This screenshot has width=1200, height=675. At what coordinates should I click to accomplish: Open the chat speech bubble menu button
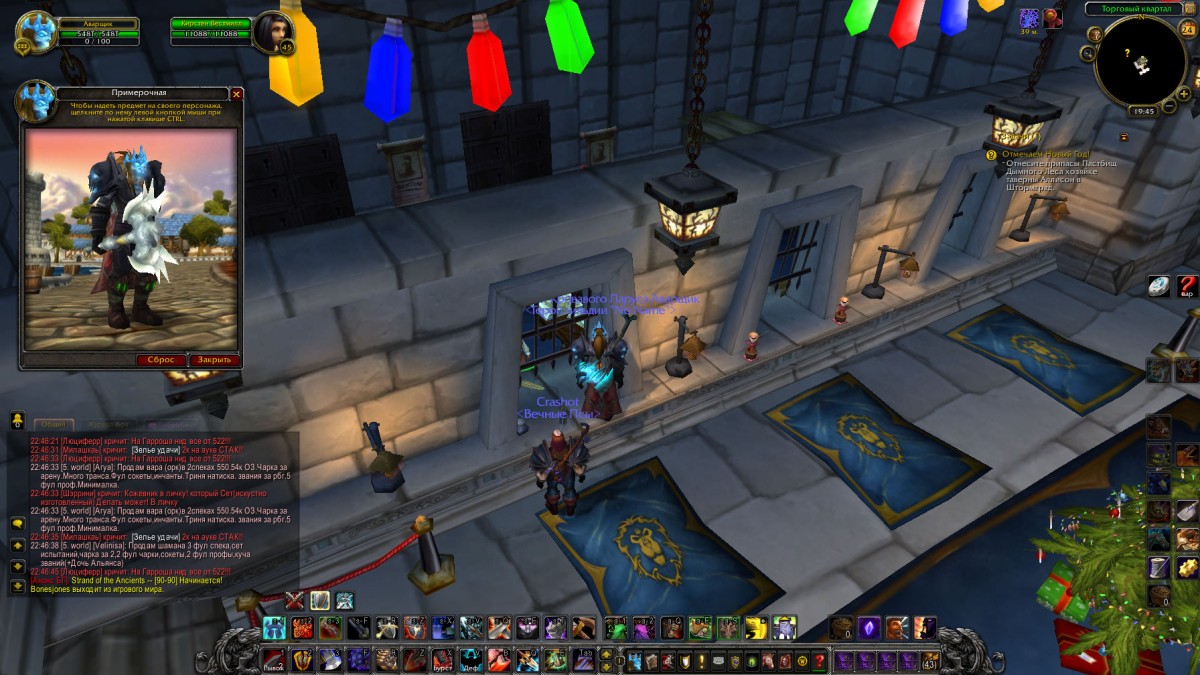[x=17, y=523]
